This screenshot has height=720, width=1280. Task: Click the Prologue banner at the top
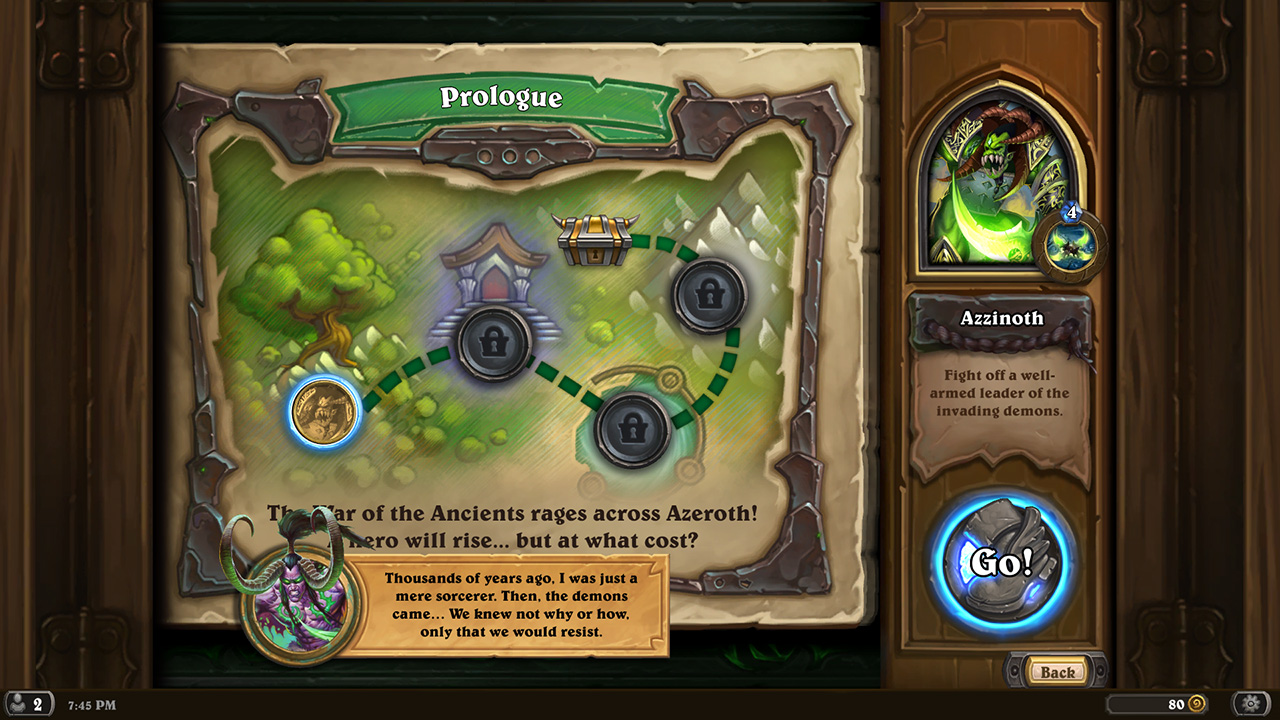[501, 98]
